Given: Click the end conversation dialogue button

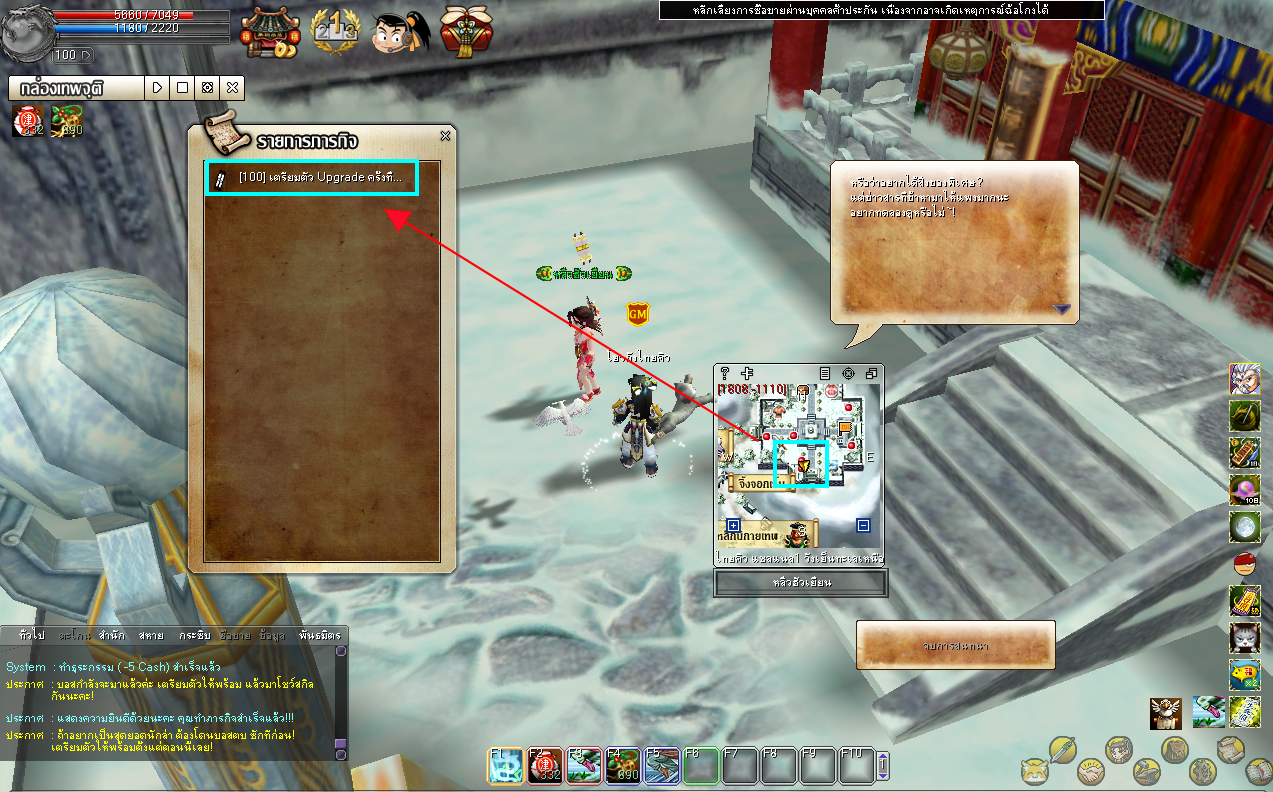Looking at the screenshot, I should coord(955,646).
